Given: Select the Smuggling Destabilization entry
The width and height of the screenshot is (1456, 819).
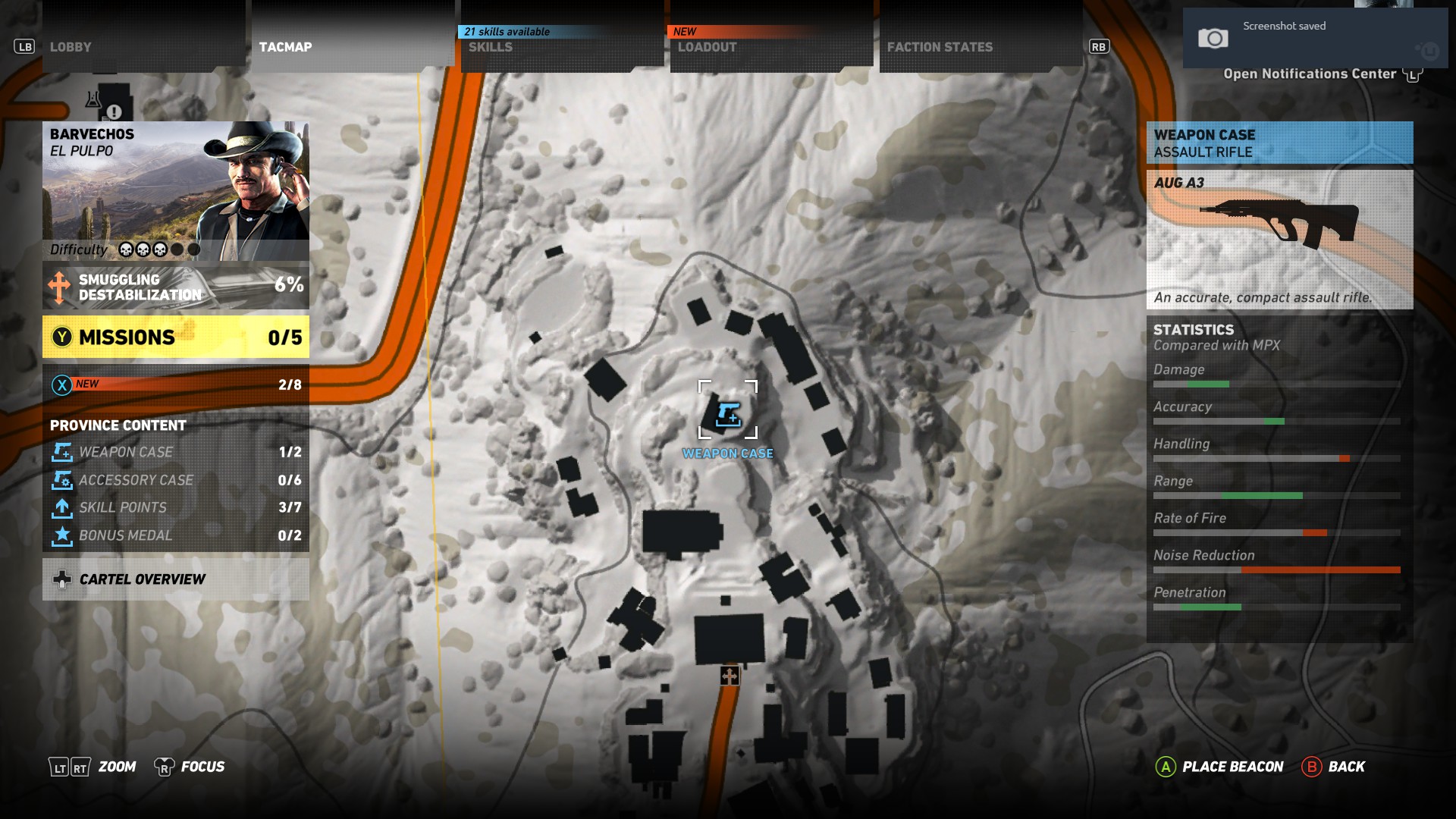Looking at the screenshot, I should click(x=176, y=287).
